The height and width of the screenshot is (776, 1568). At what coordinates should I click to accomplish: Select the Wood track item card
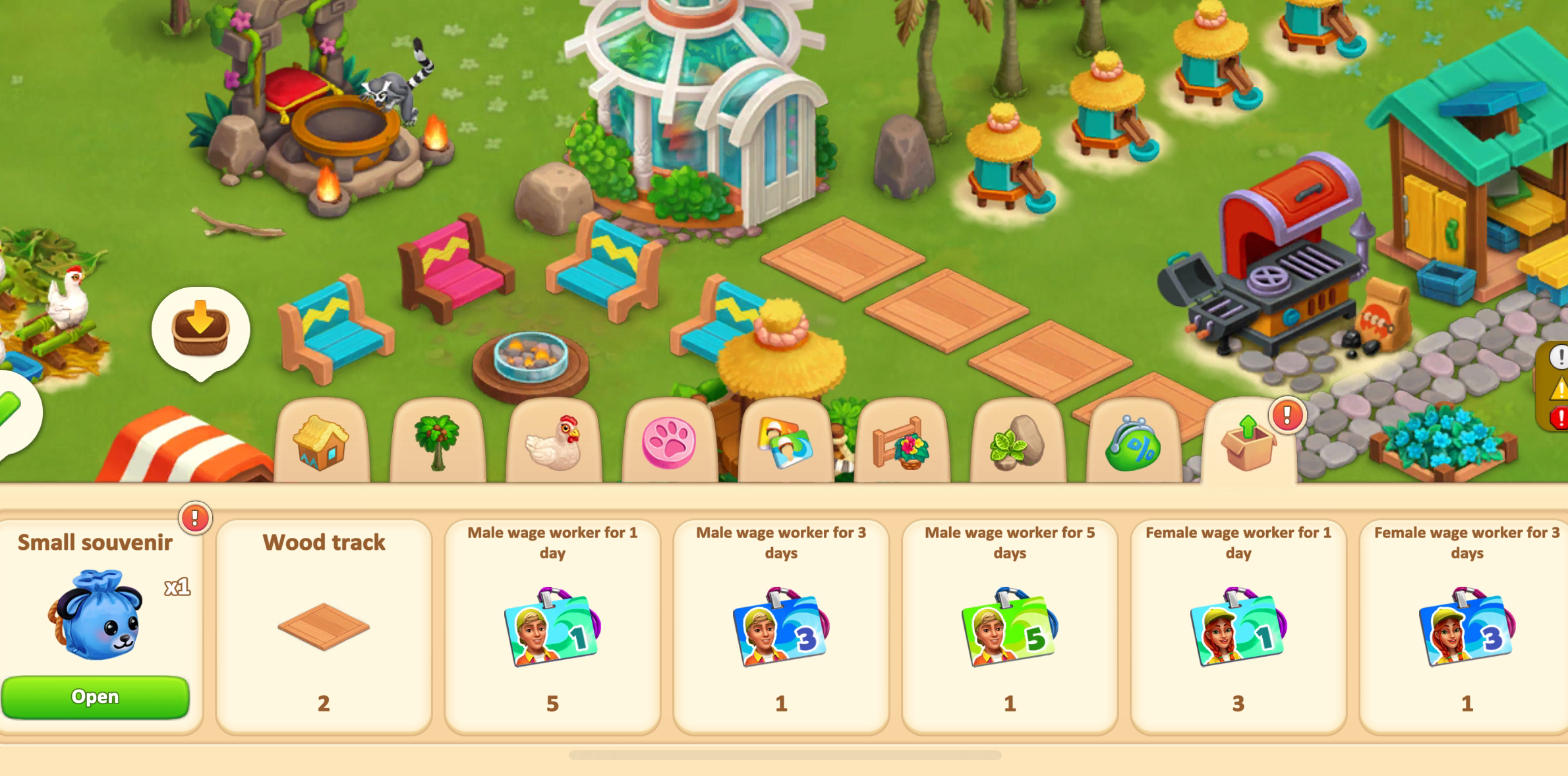324,626
